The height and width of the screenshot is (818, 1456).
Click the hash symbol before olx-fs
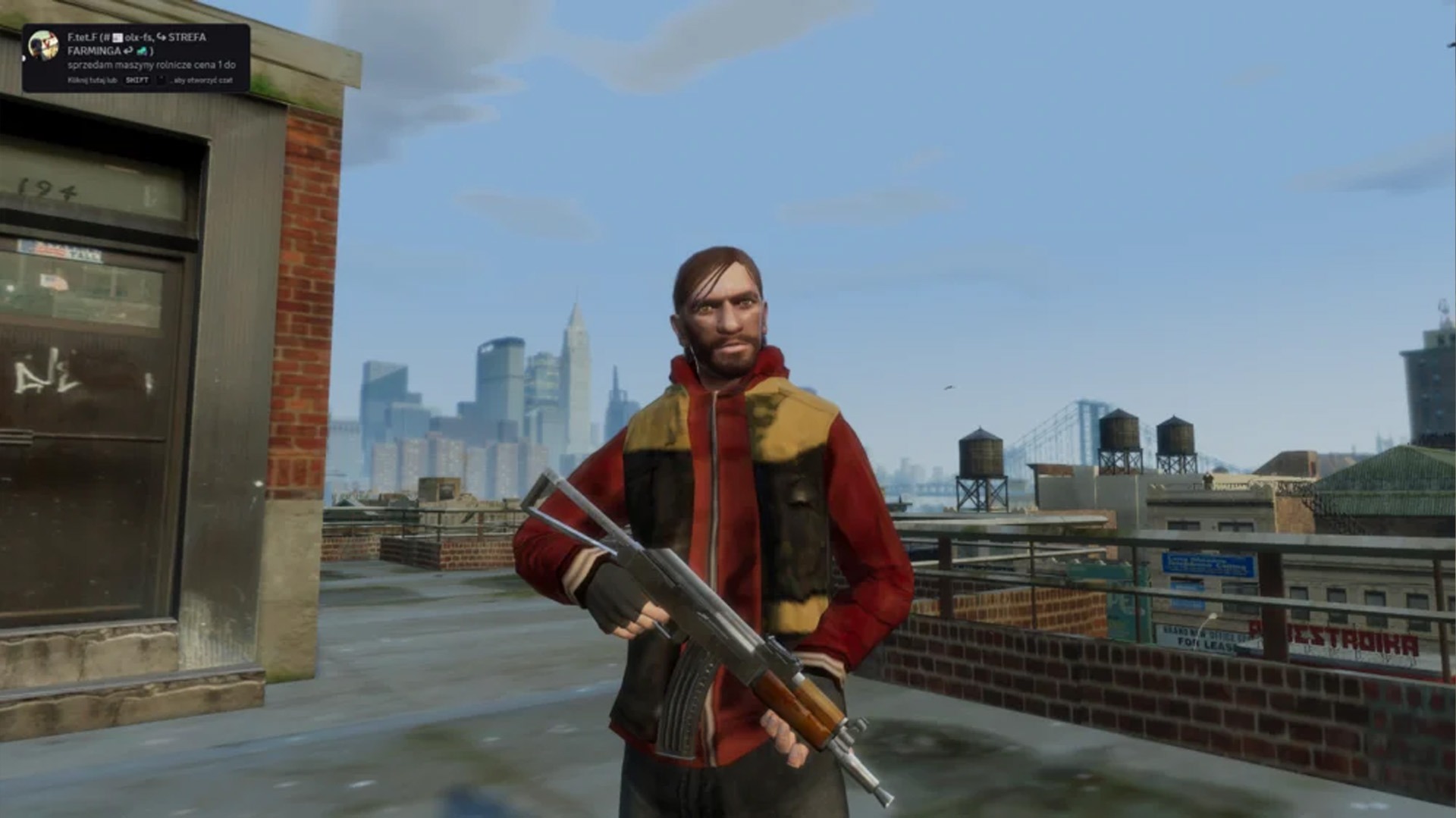(x=107, y=38)
